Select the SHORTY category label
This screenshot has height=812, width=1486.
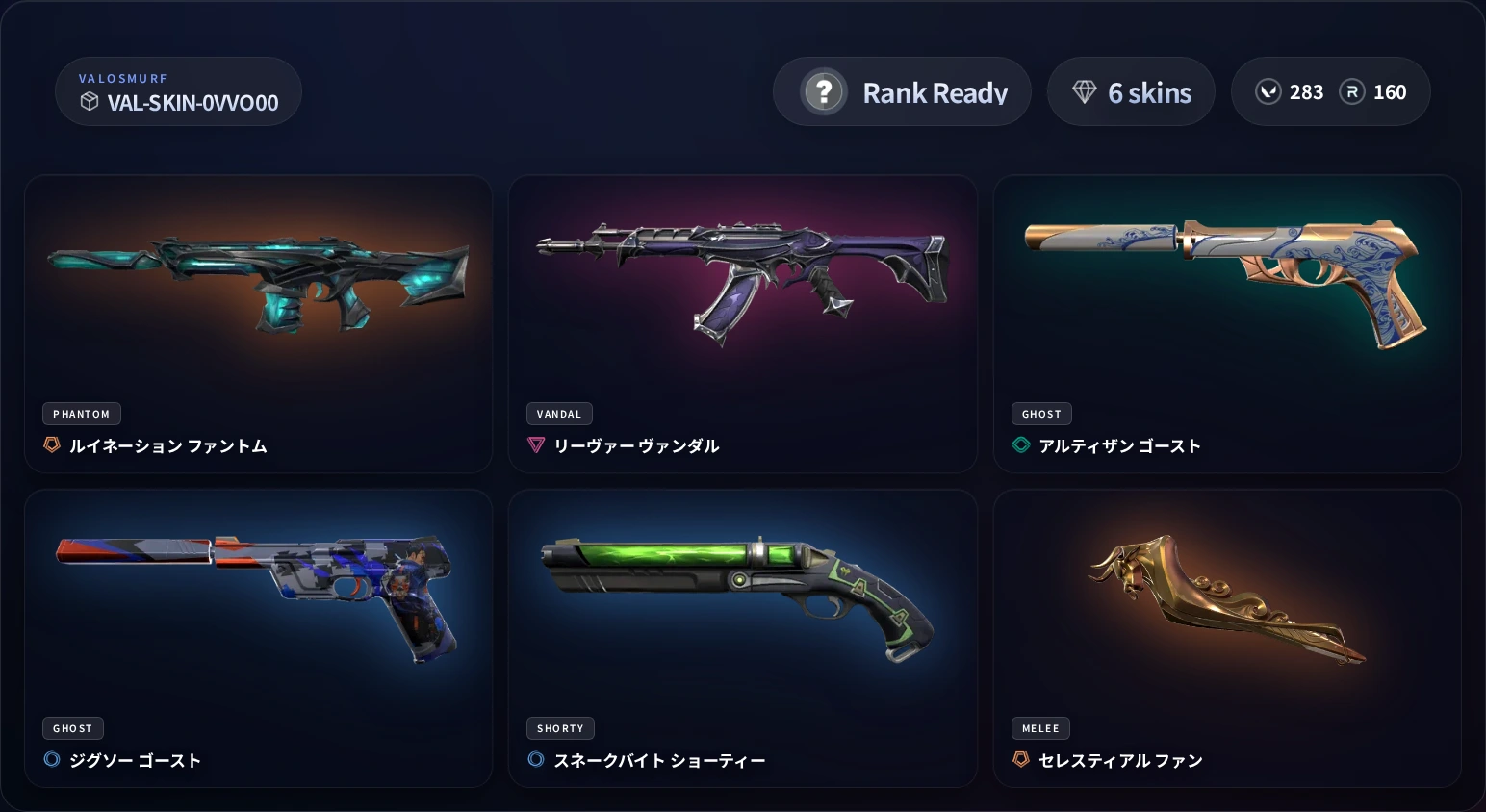[x=560, y=728]
